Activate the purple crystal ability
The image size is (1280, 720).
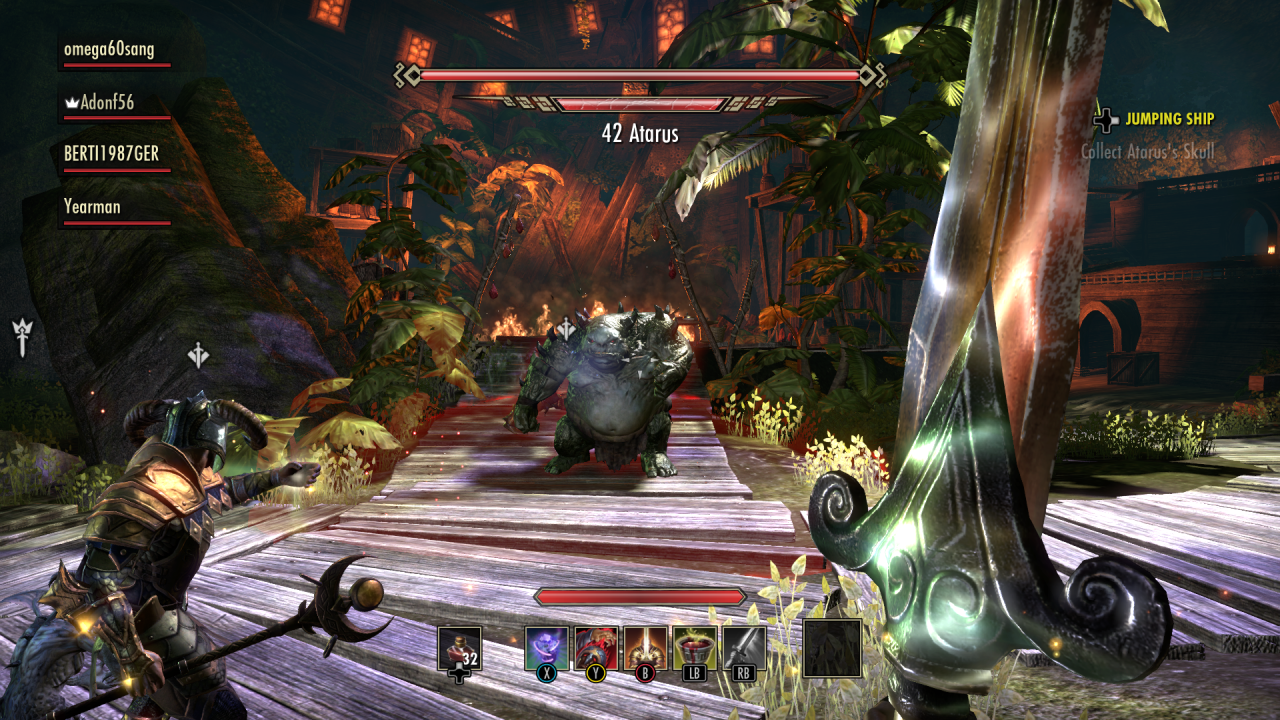[x=547, y=648]
